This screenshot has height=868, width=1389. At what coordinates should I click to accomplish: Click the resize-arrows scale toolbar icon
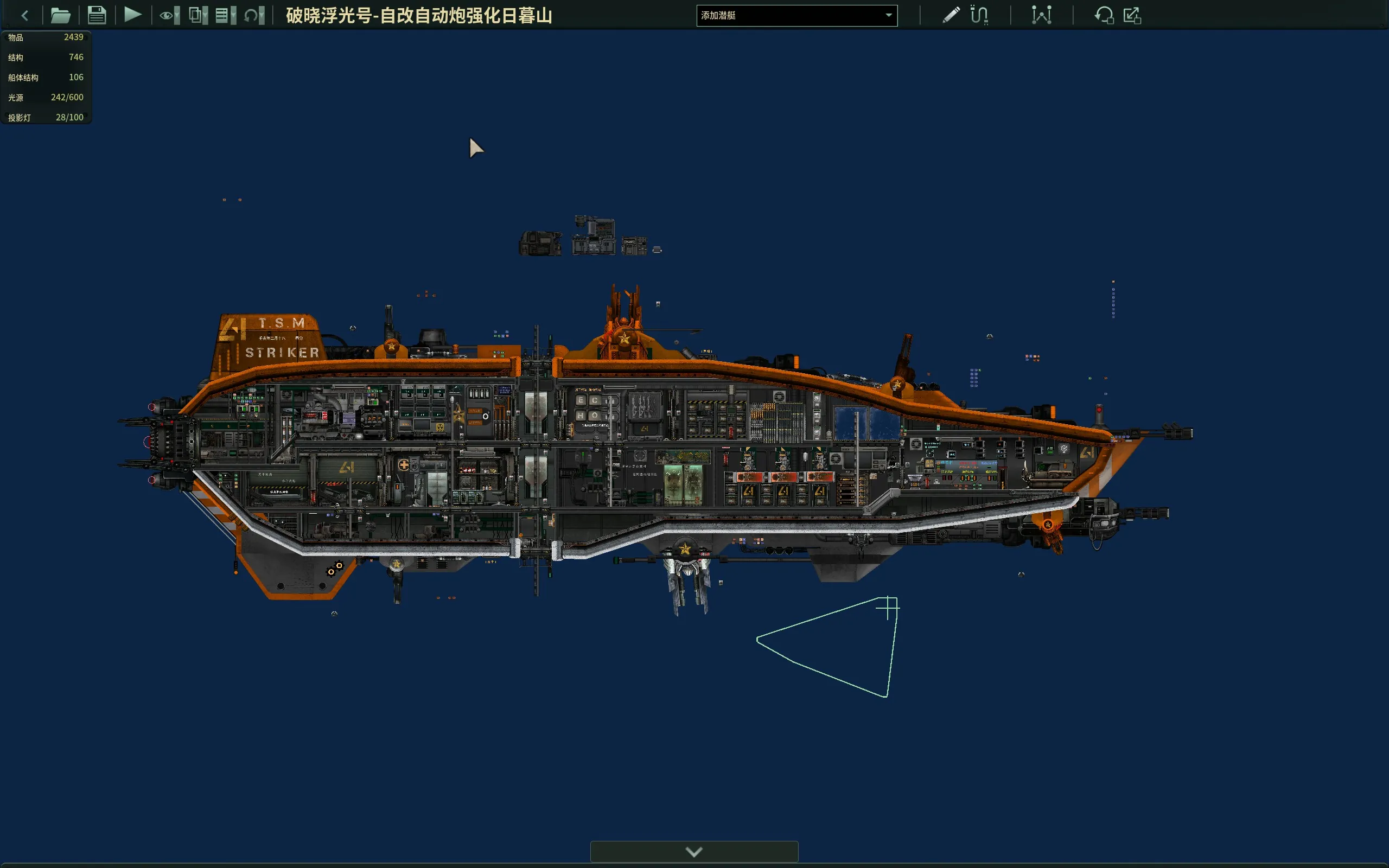(x=1132, y=15)
